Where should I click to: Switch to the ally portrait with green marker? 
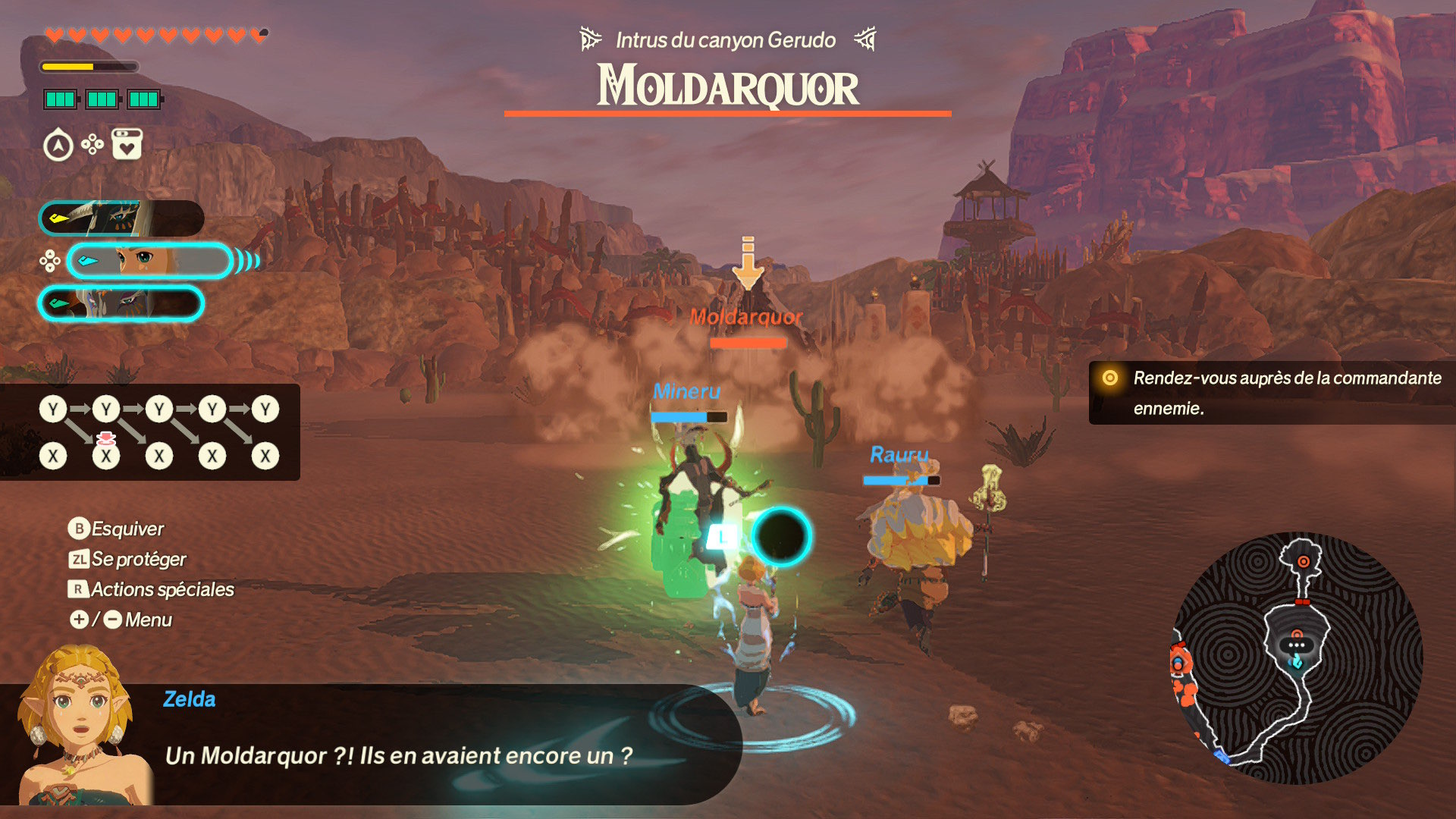(121, 304)
